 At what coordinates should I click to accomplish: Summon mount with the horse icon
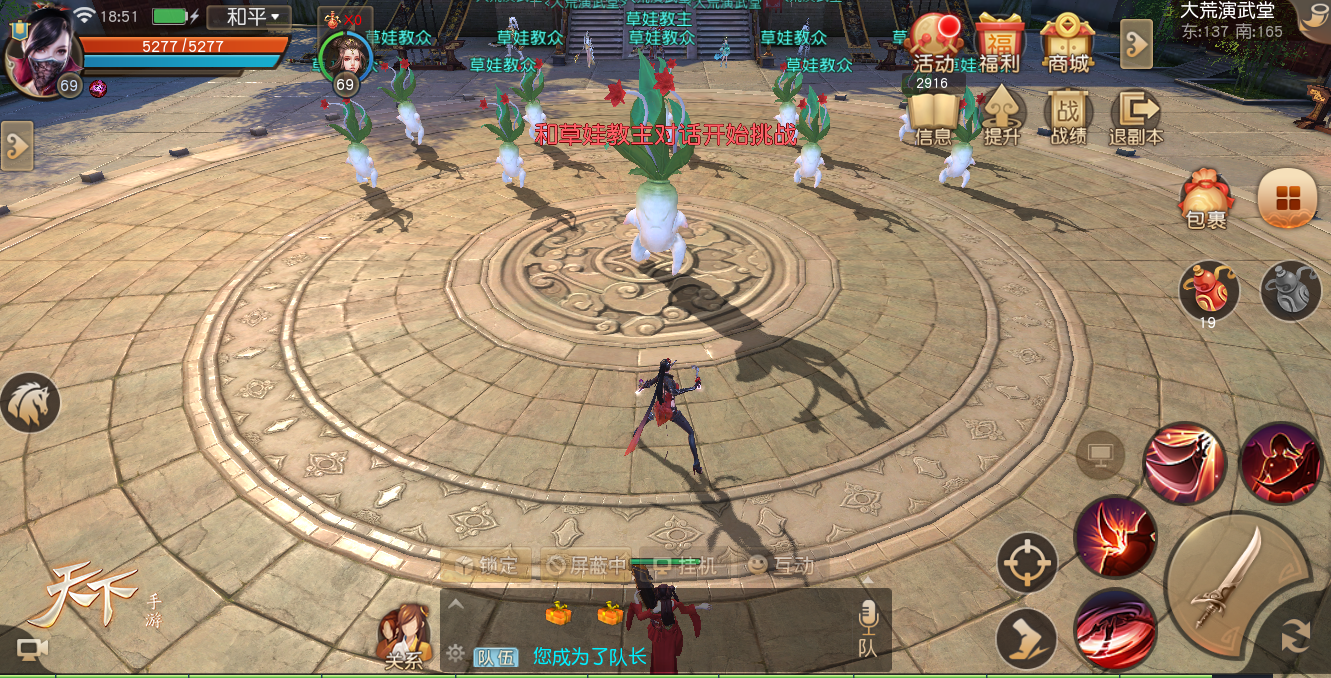tap(30, 403)
